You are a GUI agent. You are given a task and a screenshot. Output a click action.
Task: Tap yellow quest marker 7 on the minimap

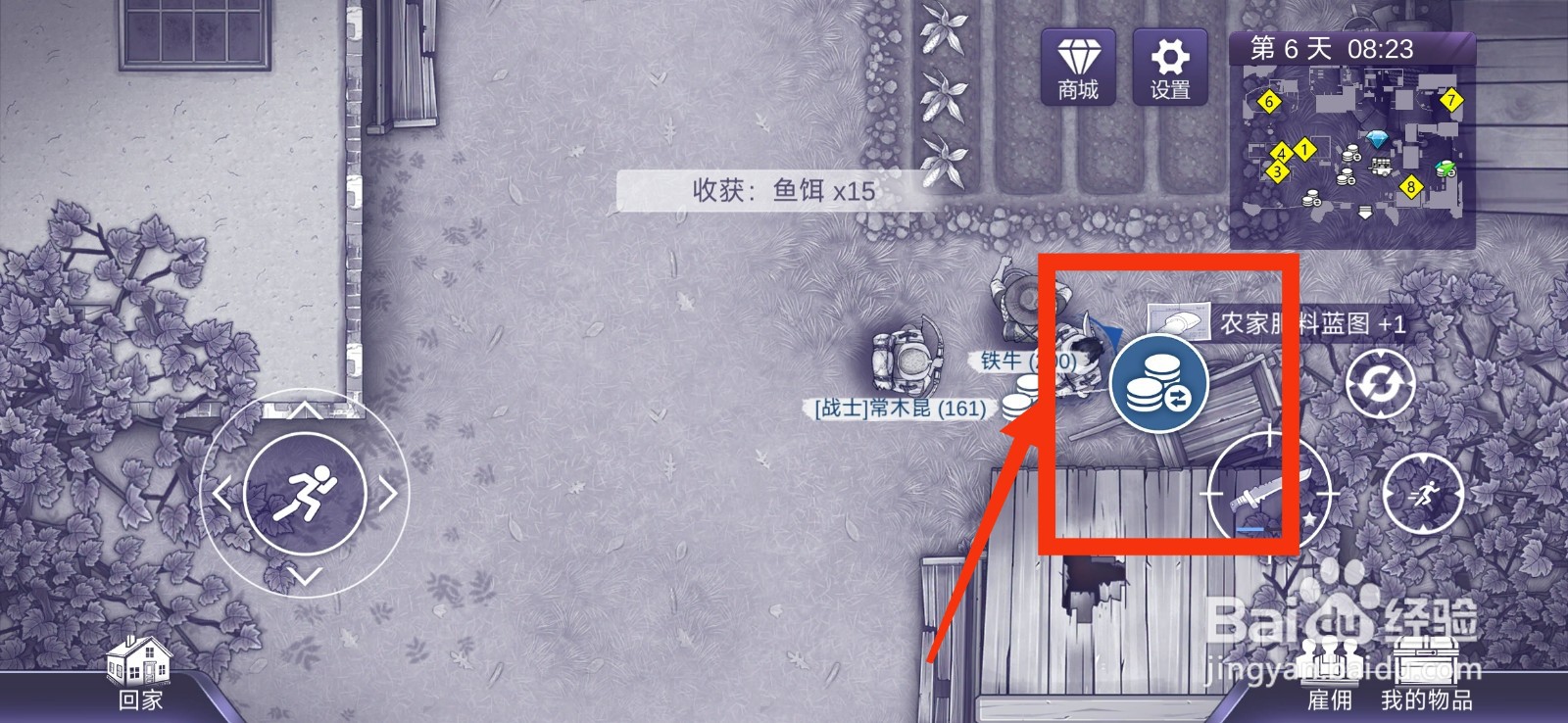(x=1451, y=99)
